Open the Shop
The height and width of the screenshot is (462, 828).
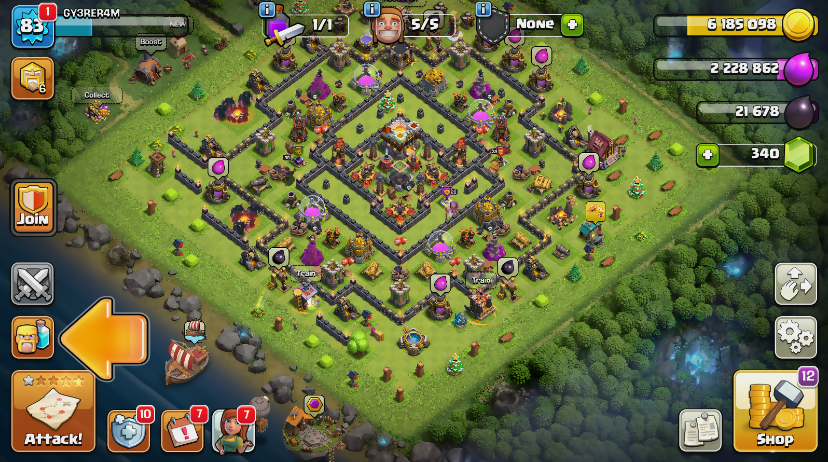(774, 412)
